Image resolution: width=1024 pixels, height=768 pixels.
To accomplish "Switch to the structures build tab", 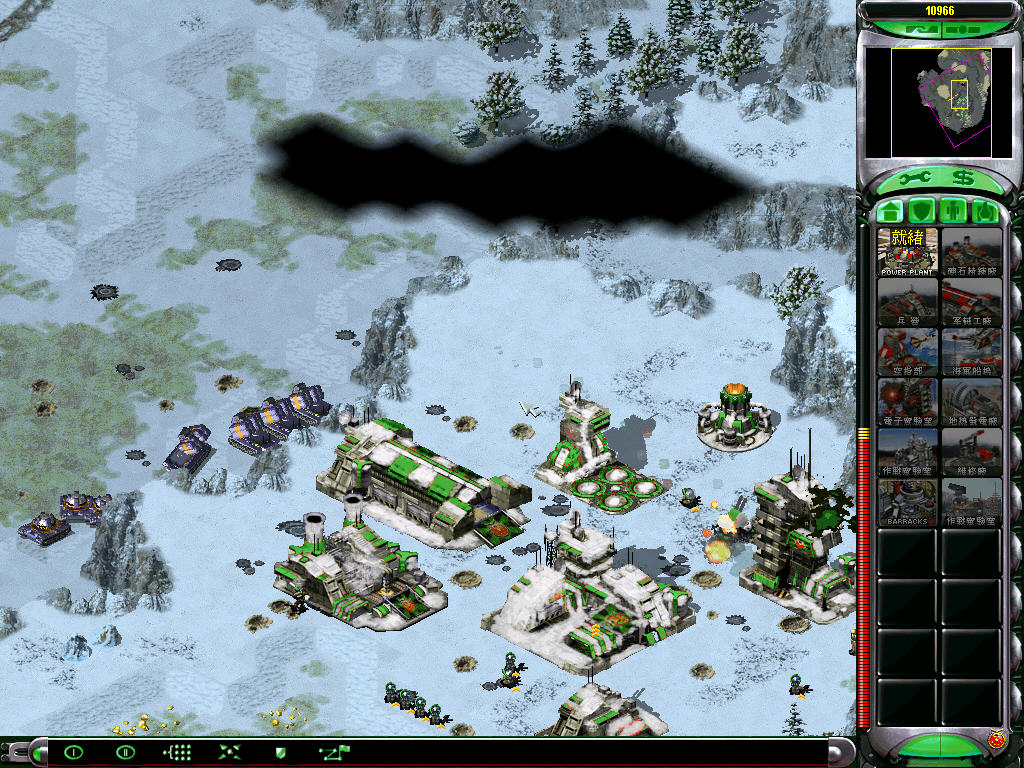I will click(890, 212).
